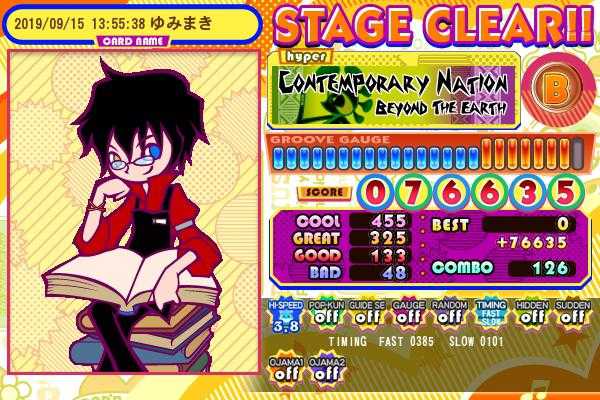The width and height of the screenshot is (600, 400).
Task: Select the HI-SPEED 3.8 option icon
Action: [x=283, y=315]
